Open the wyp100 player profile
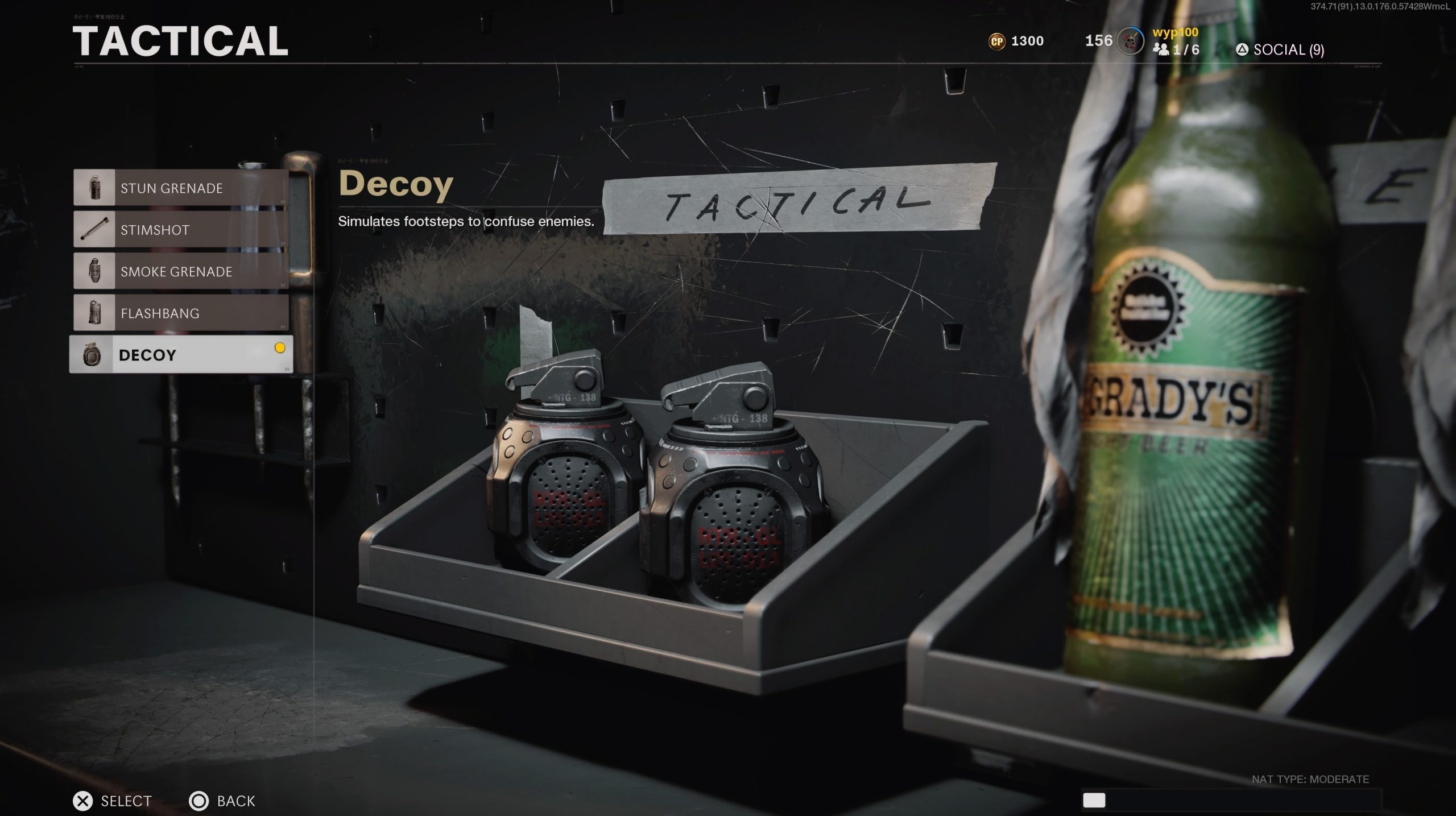1456x816 pixels. click(1175, 32)
